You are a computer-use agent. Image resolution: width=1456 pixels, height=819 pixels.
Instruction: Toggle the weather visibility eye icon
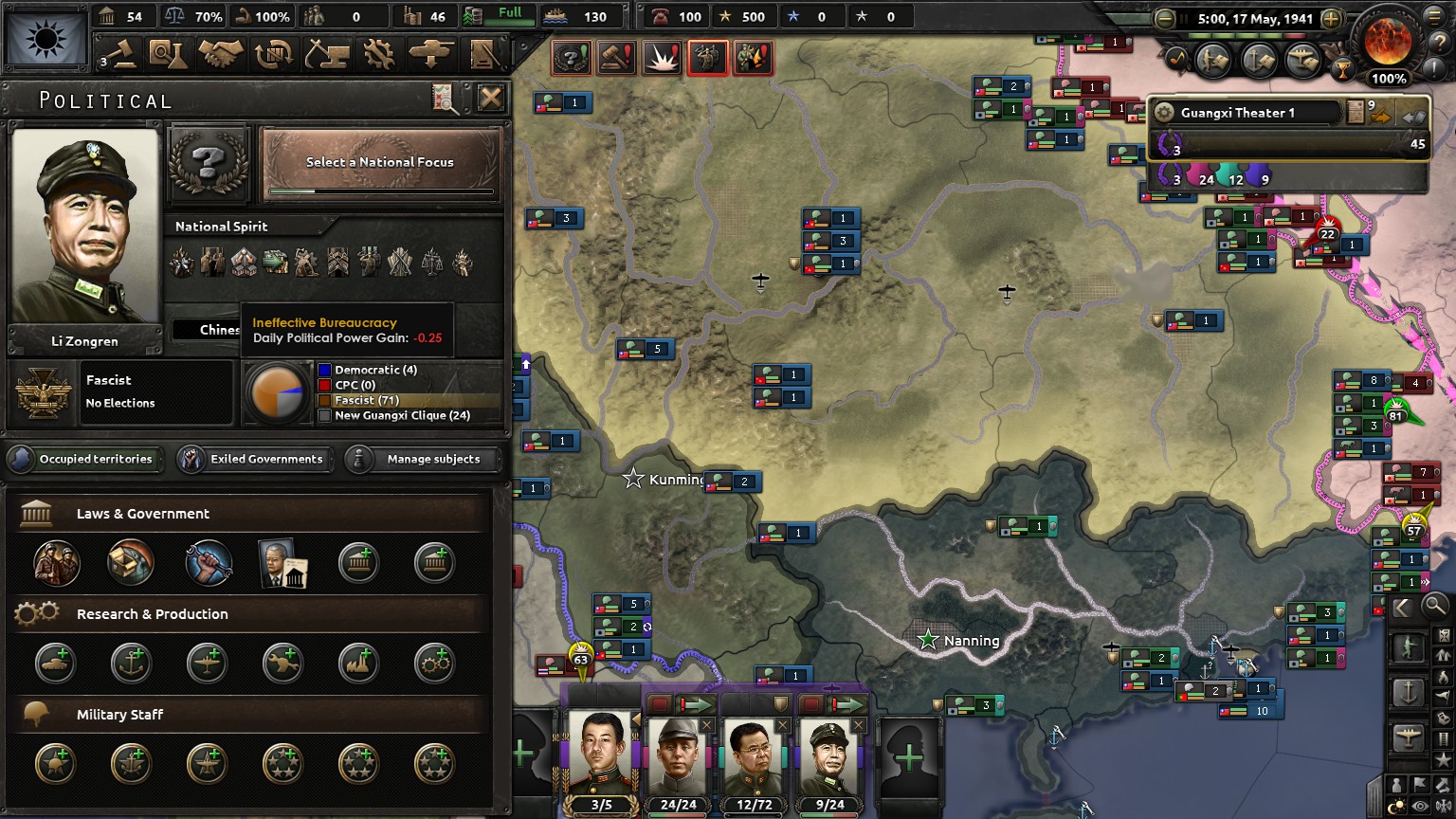click(1420, 806)
